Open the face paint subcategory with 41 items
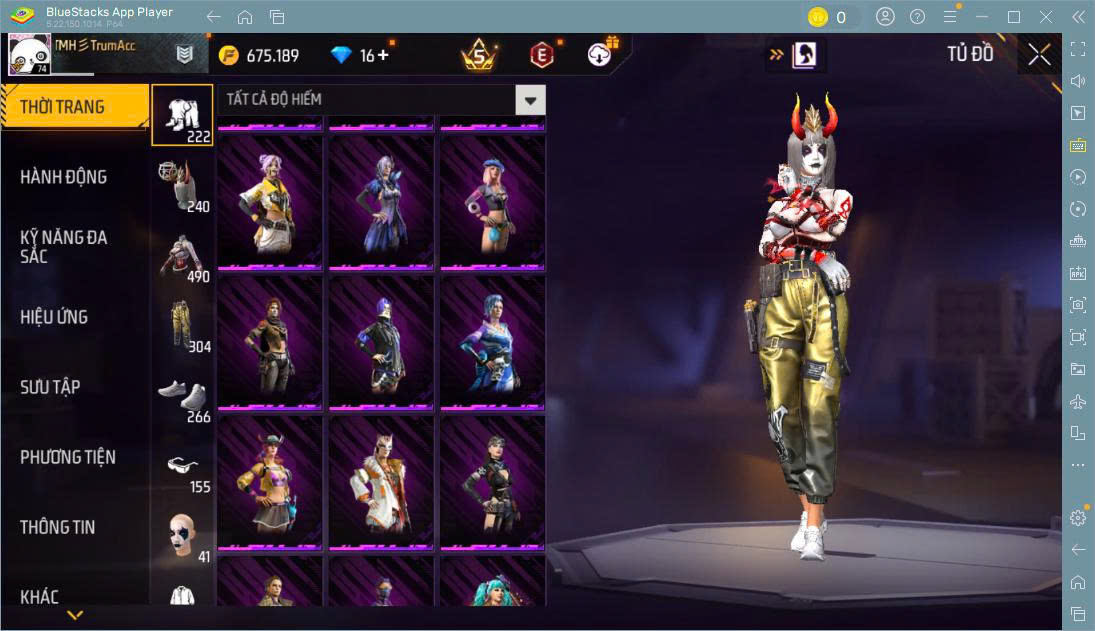The height and width of the screenshot is (631, 1095). (182, 535)
